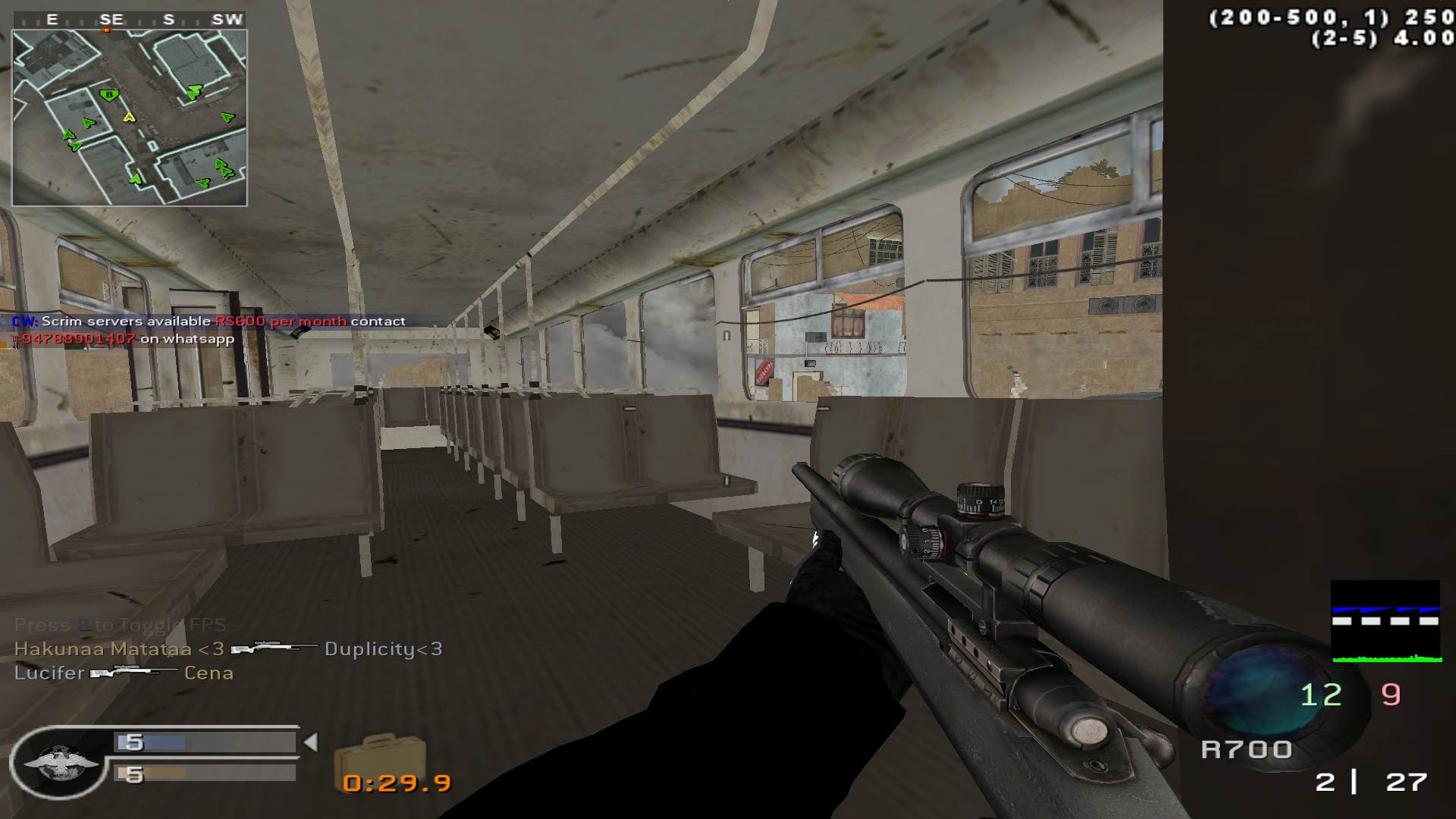
Task: Click the yellow player arrow on the minimap
Action: (x=129, y=117)
